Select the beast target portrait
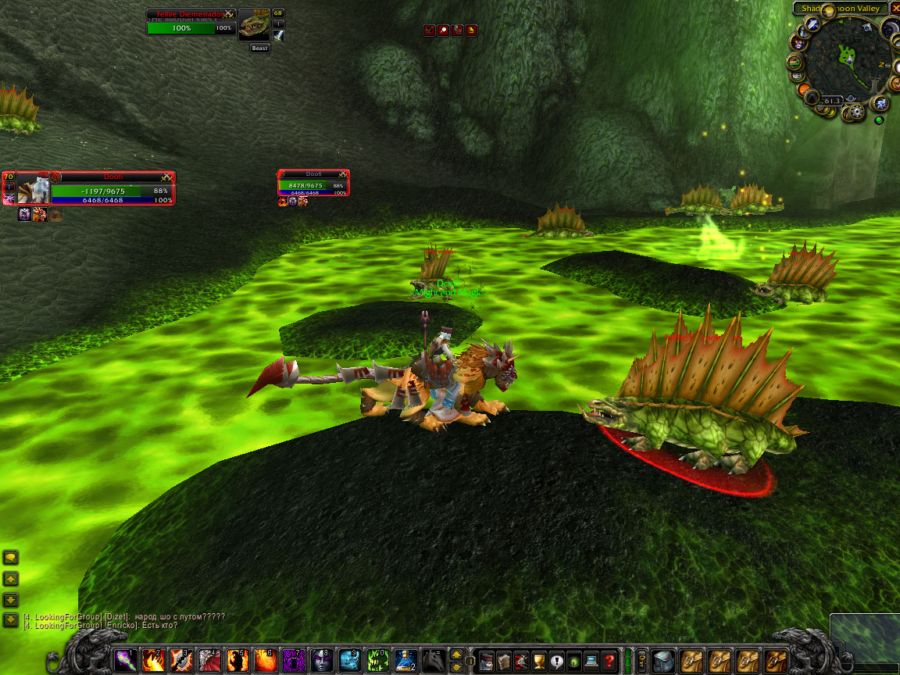The width and height of the screenshot is (900, 675). [x=253, y=25]
